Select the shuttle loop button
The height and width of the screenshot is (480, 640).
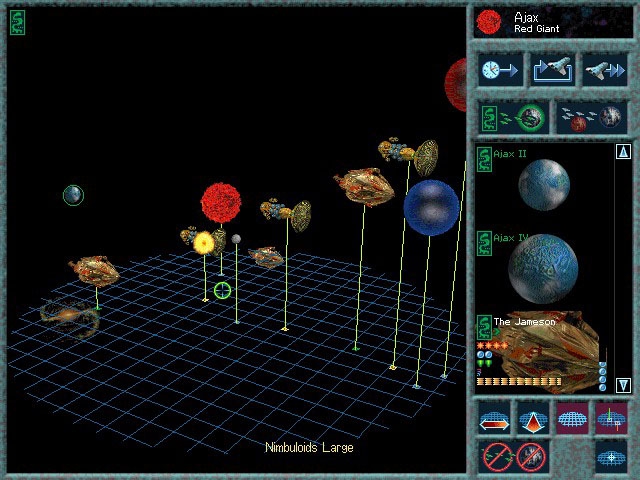coord(552,70)
